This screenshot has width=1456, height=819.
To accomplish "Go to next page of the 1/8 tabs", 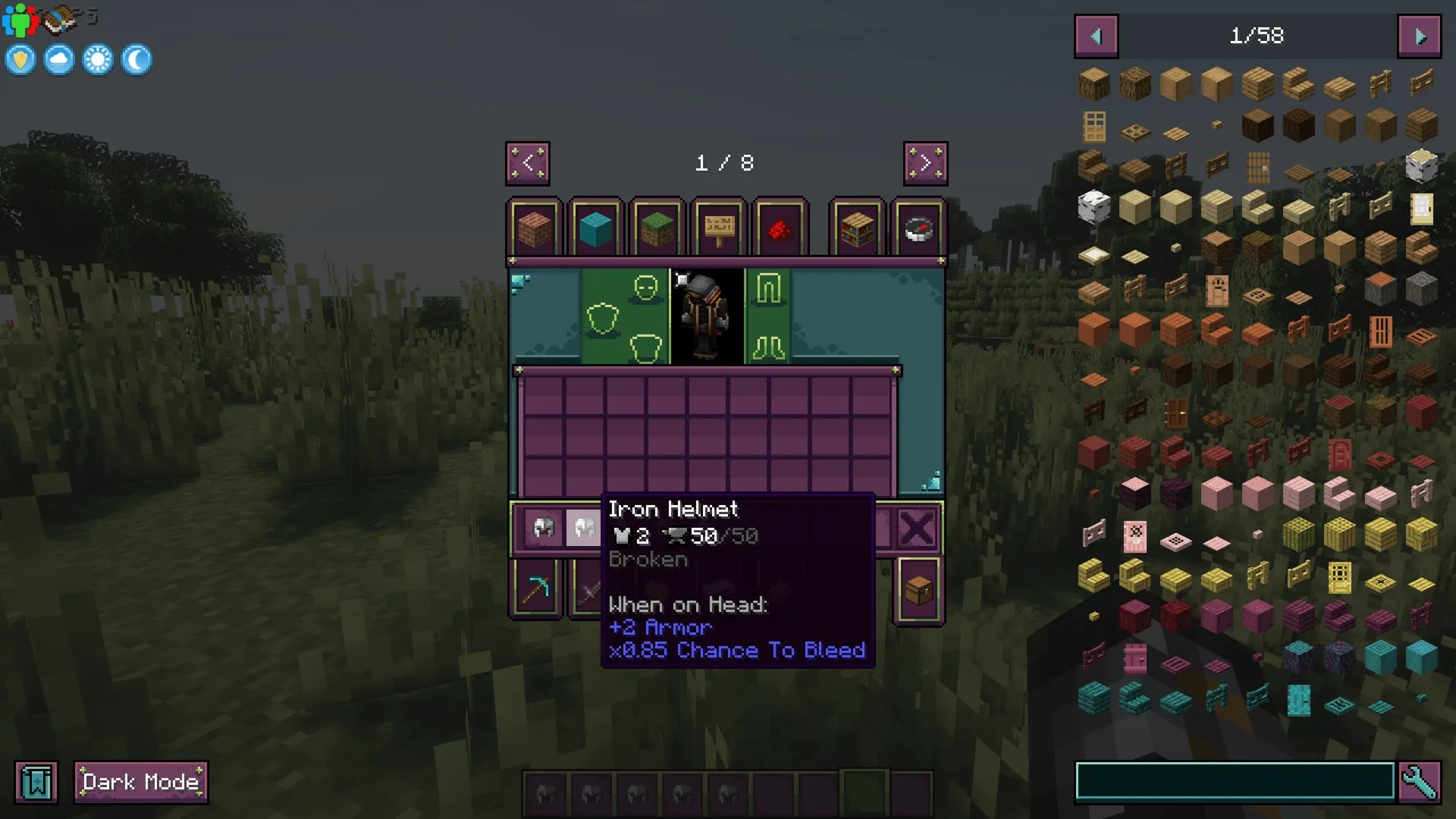I will coord(926,163).
